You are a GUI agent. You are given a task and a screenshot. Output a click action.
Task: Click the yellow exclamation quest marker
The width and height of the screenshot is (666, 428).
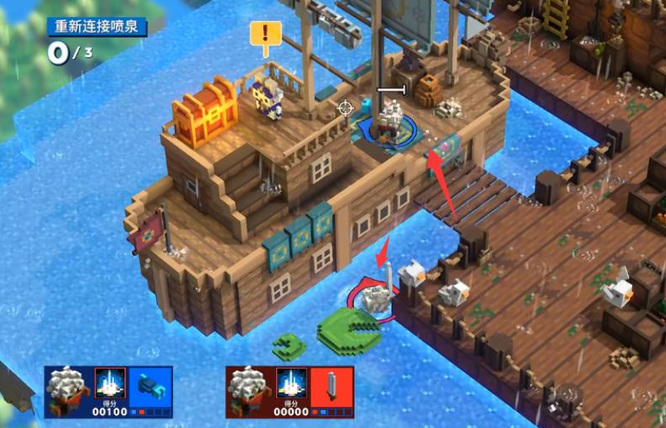coord(265,38)
